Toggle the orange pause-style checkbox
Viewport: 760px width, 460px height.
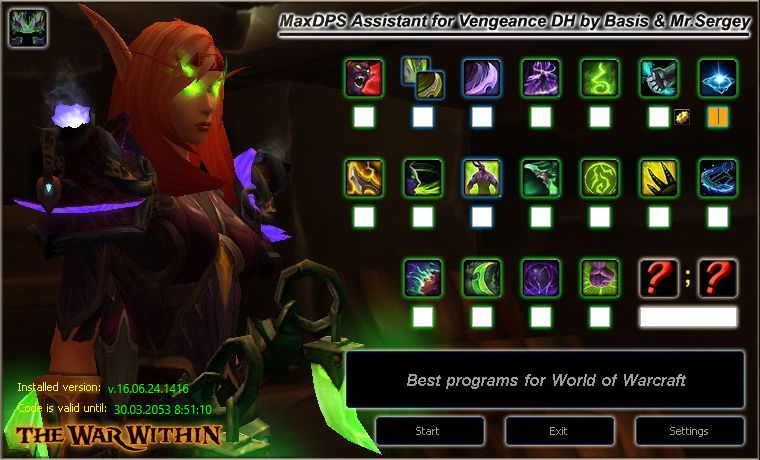tap(718, 117)
